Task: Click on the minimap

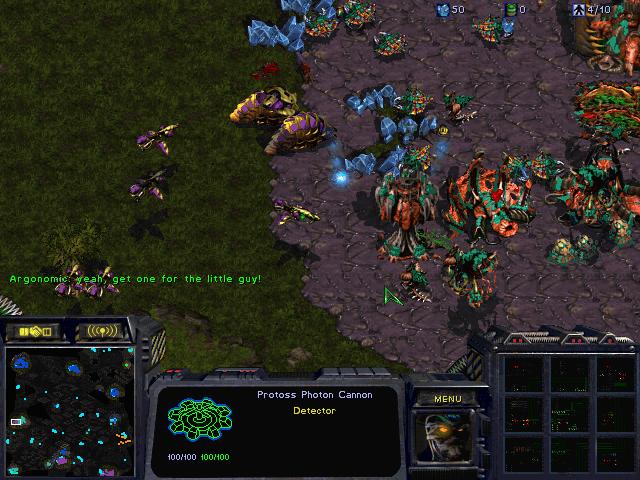Action: point(68,410)
